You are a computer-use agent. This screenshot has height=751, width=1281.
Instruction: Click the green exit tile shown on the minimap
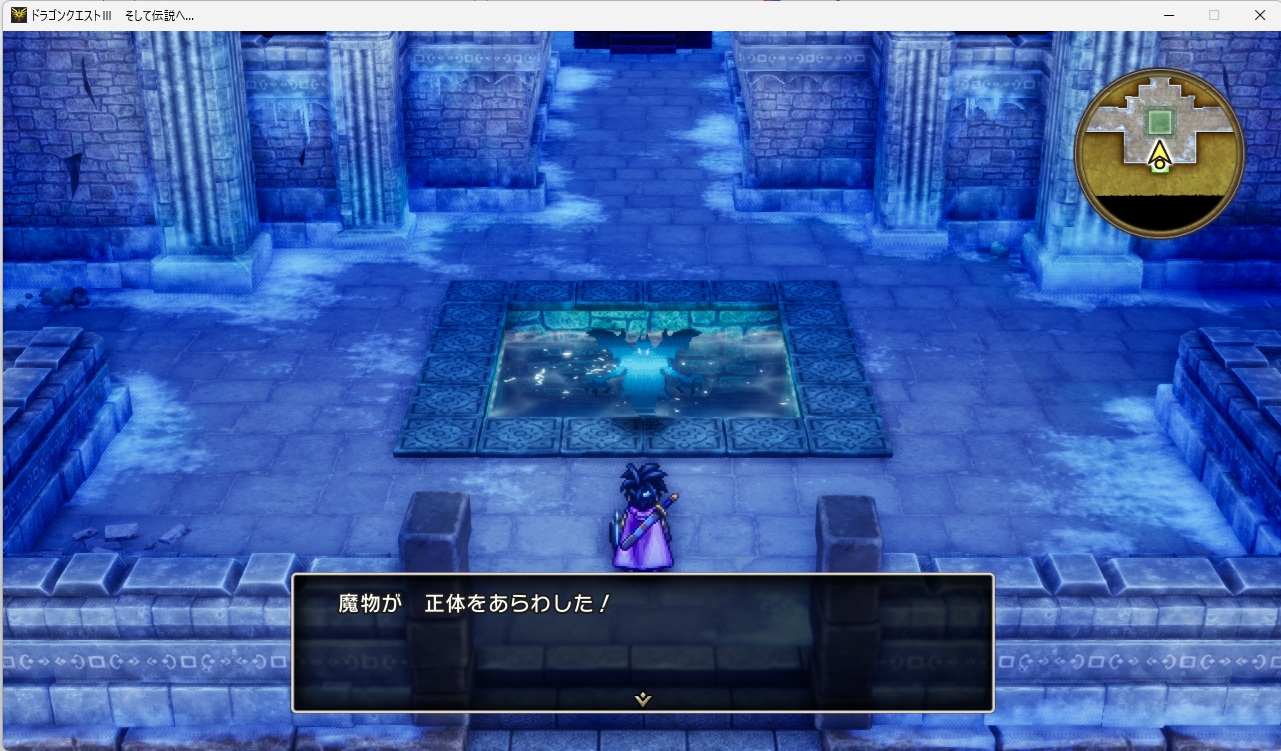pyautogui.click(x=1159, y=169)
